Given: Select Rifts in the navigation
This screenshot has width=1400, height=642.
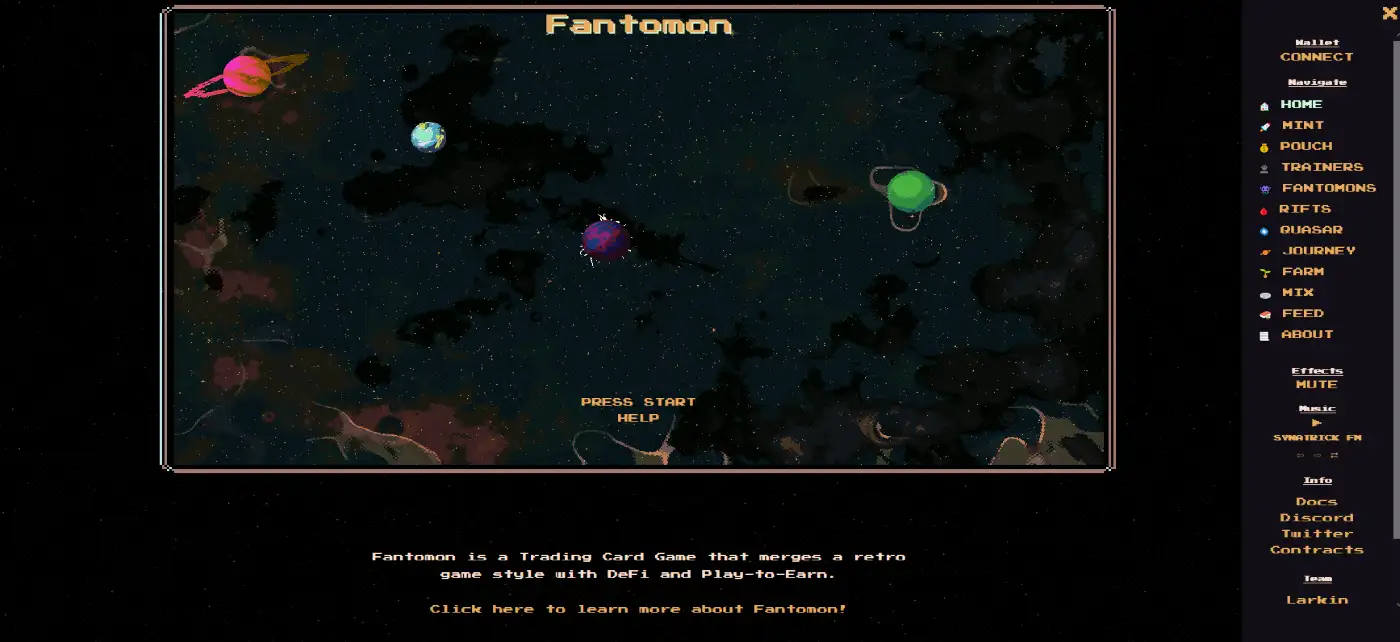Looking at the screenshot, I should tap(1304, 209).
